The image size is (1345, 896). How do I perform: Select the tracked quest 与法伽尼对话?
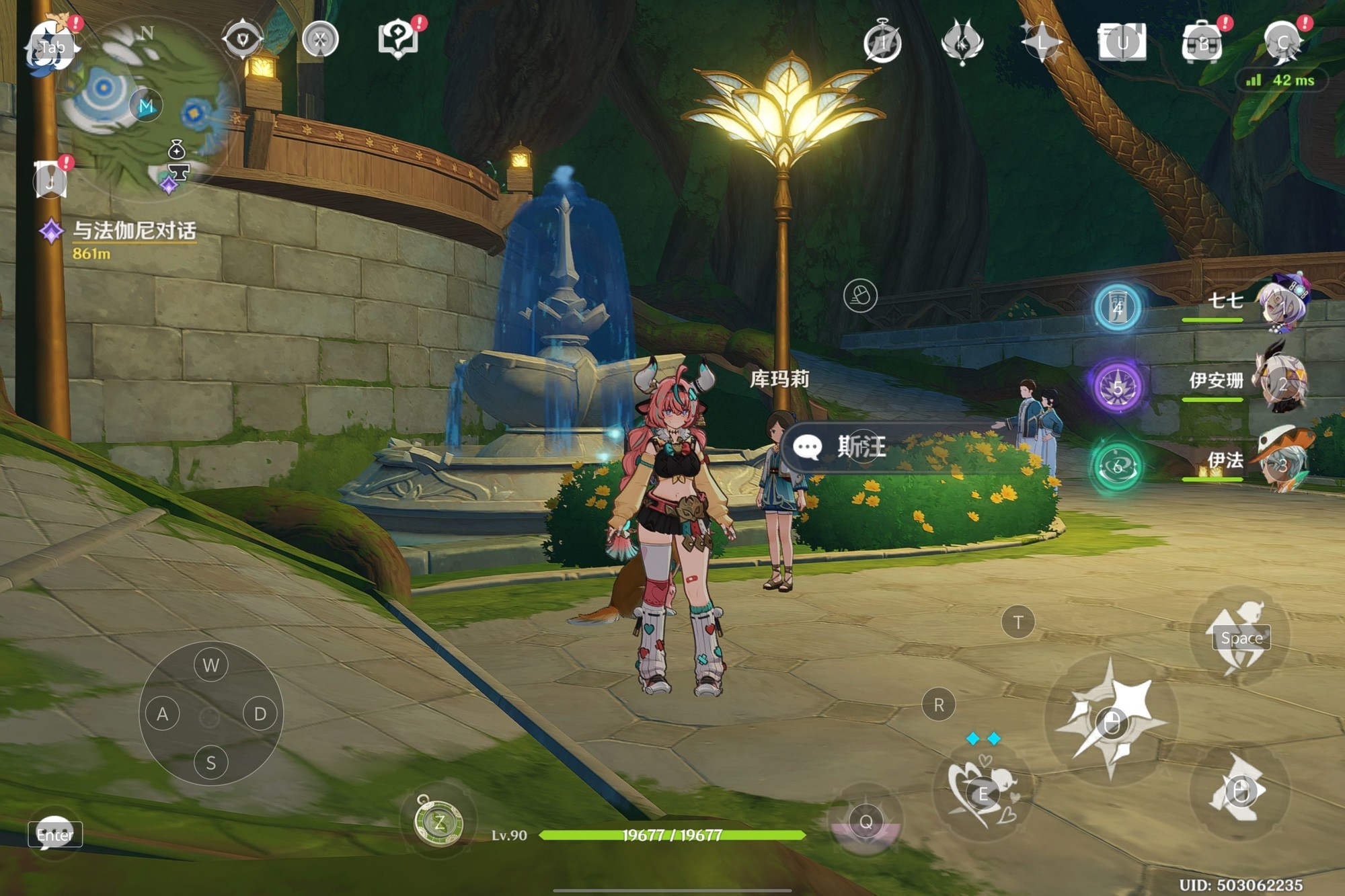[133, 231]
